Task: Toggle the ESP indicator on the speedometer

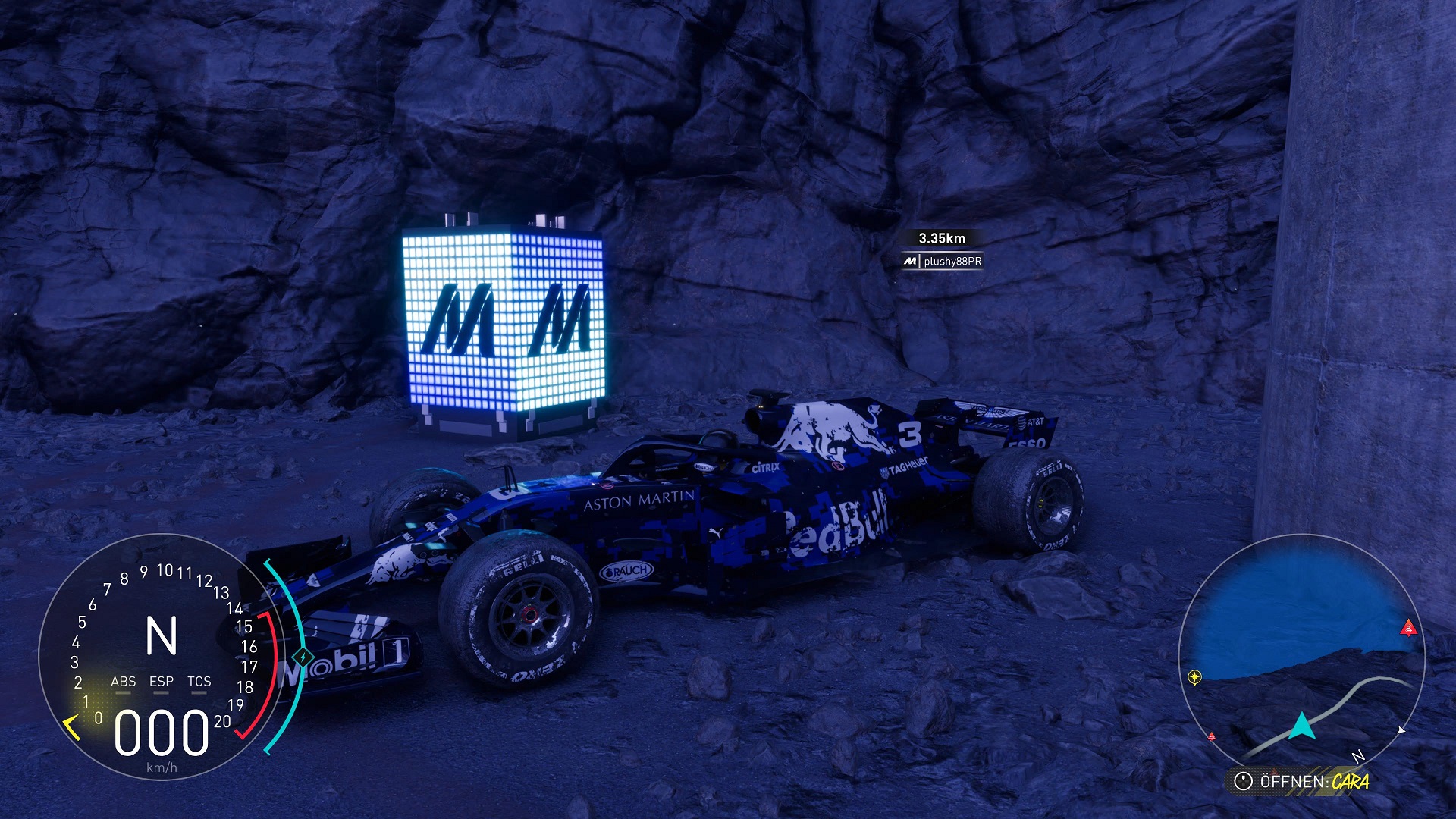Action: [162, 682]
